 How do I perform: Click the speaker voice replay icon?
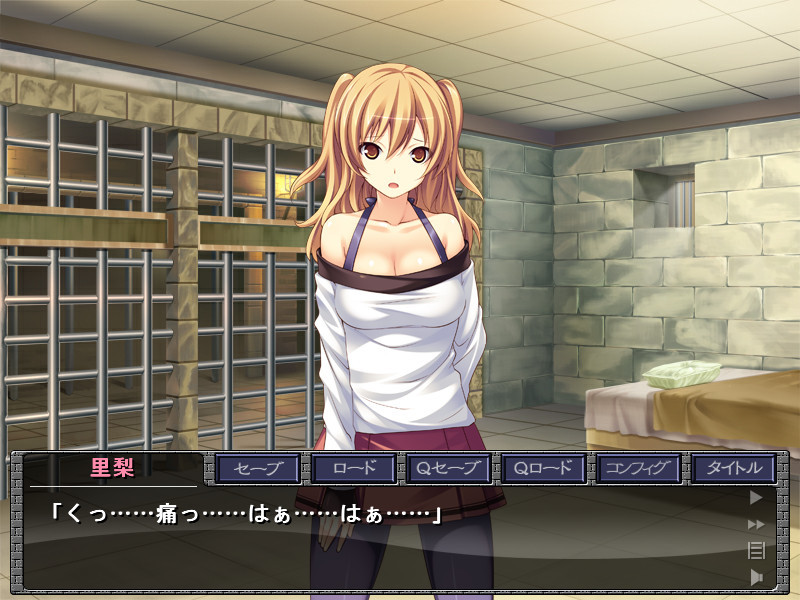click(757, 576)
